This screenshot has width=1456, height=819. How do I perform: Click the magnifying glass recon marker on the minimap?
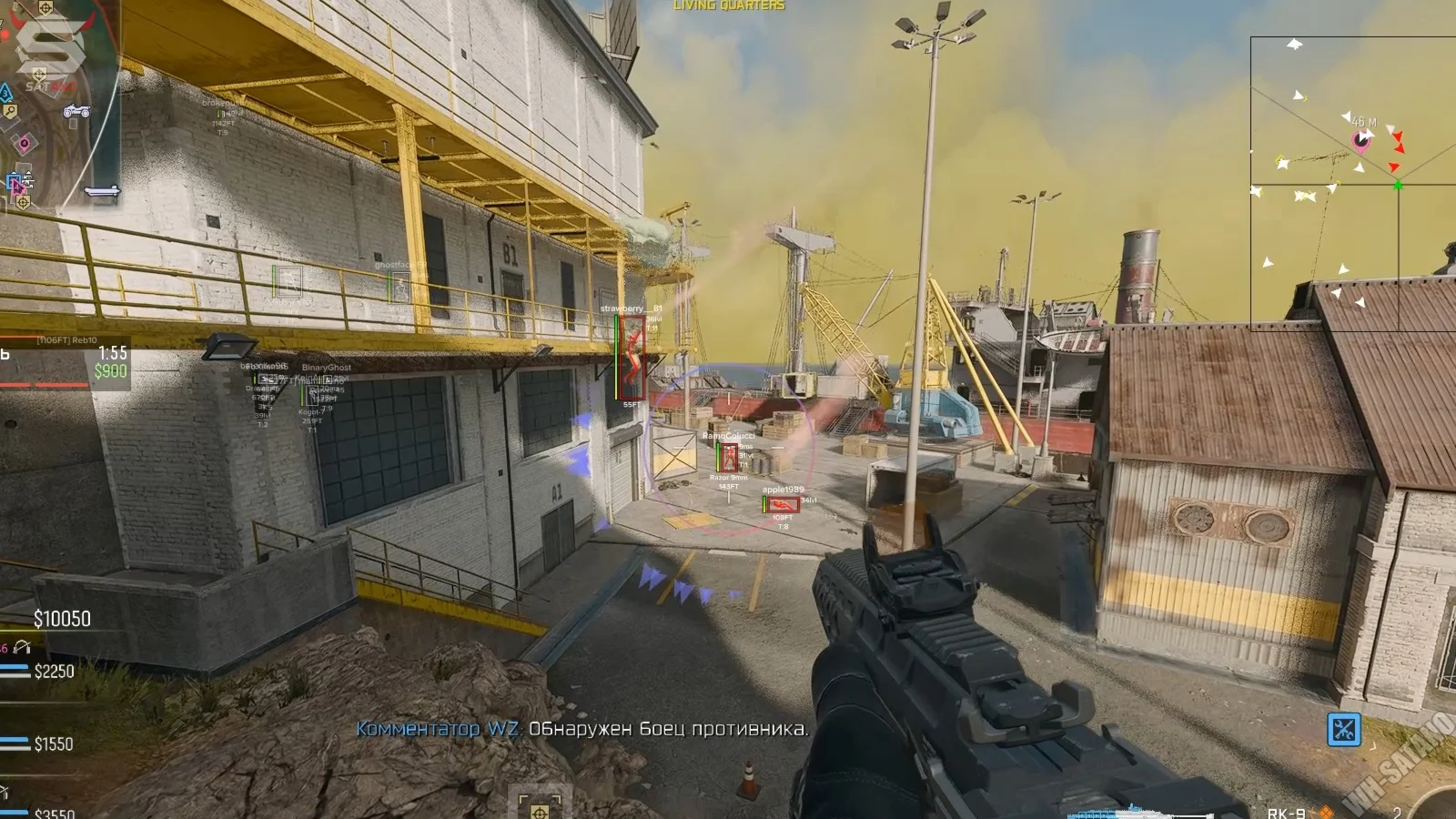[x=10, y=110]
